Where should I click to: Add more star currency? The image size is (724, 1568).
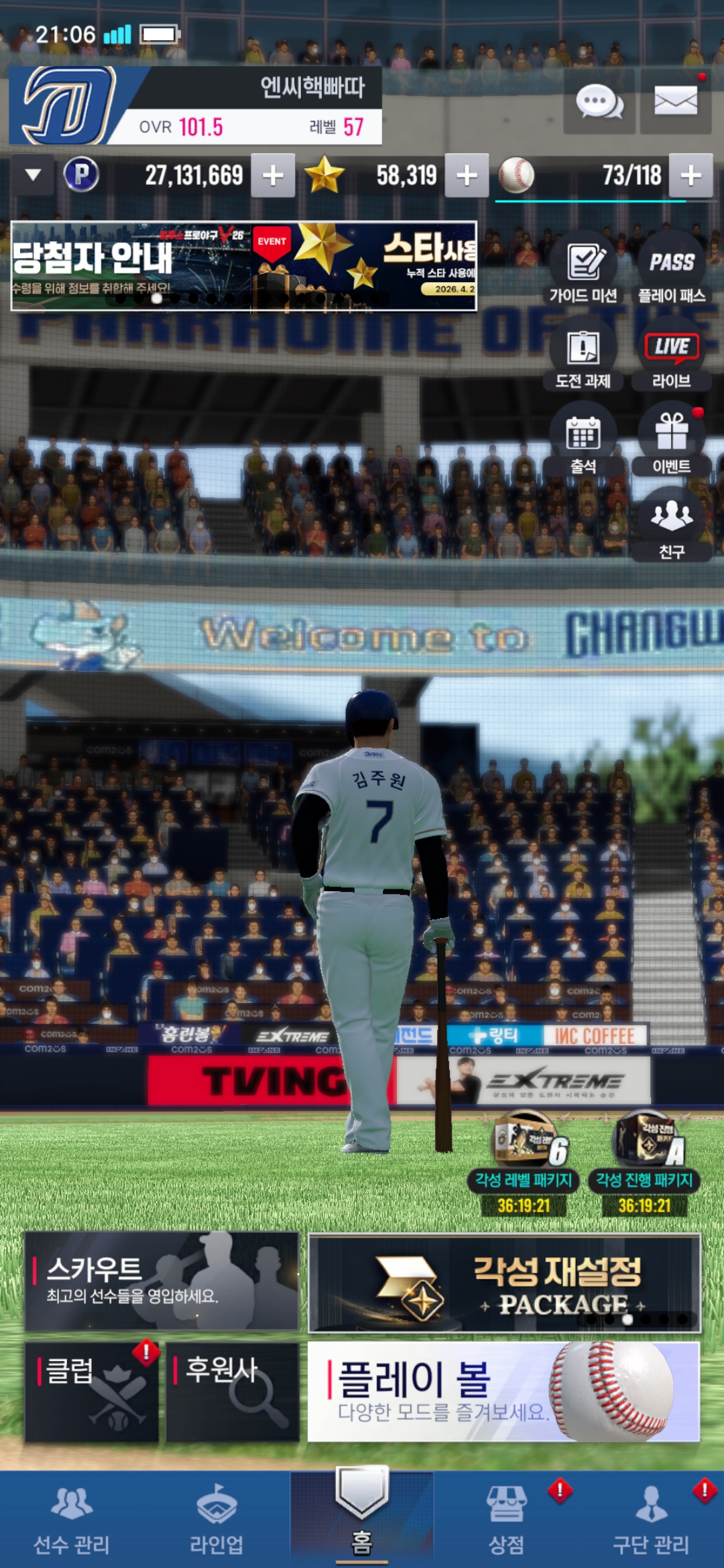pos(467,176)
